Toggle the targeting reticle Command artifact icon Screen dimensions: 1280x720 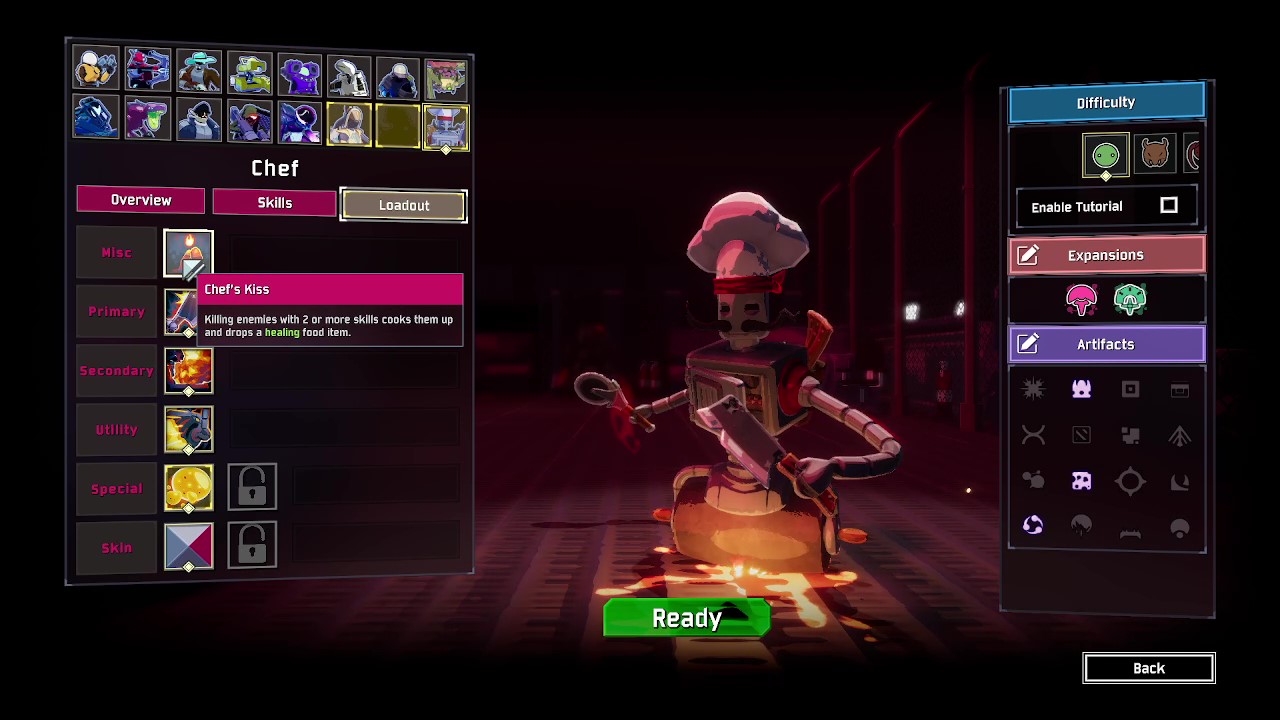coord(1130,482)
